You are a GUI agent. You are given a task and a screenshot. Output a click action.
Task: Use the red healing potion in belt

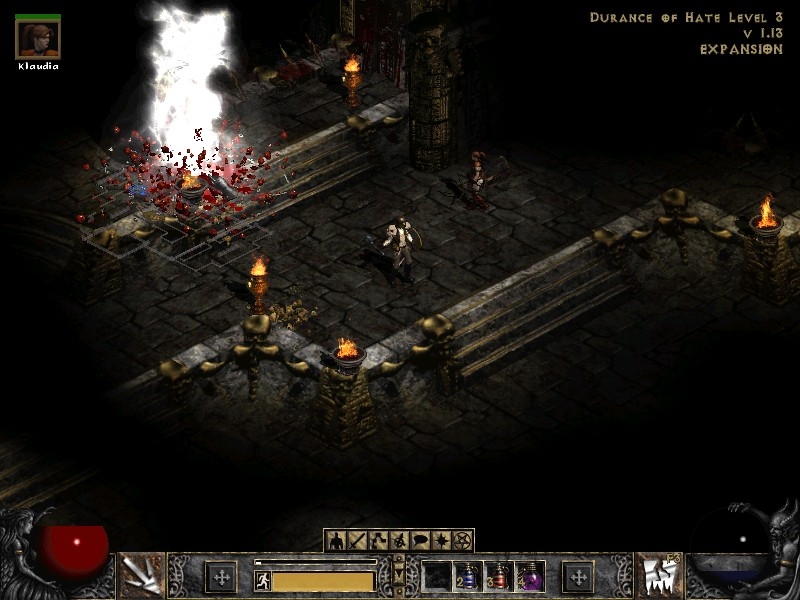499,577
